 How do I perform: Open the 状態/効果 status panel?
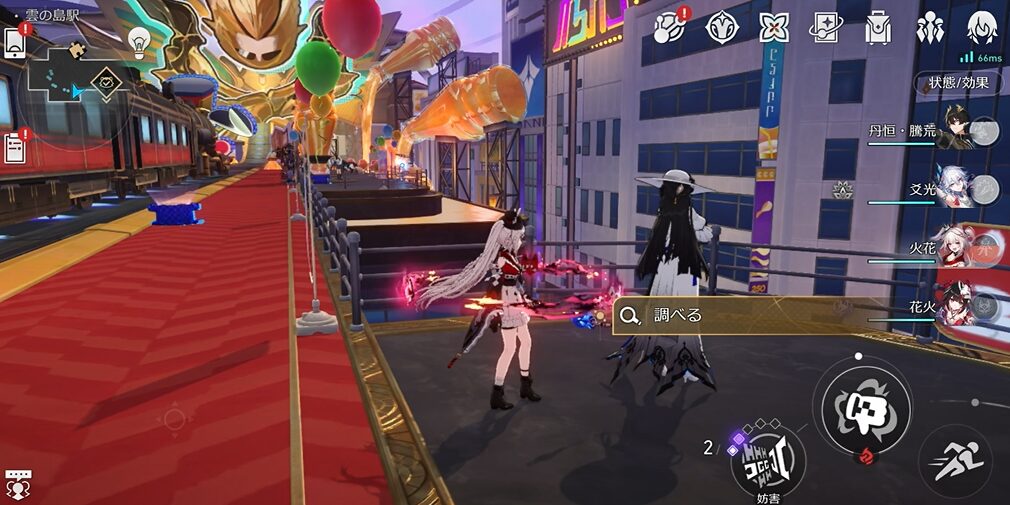[x=958, y=82]
